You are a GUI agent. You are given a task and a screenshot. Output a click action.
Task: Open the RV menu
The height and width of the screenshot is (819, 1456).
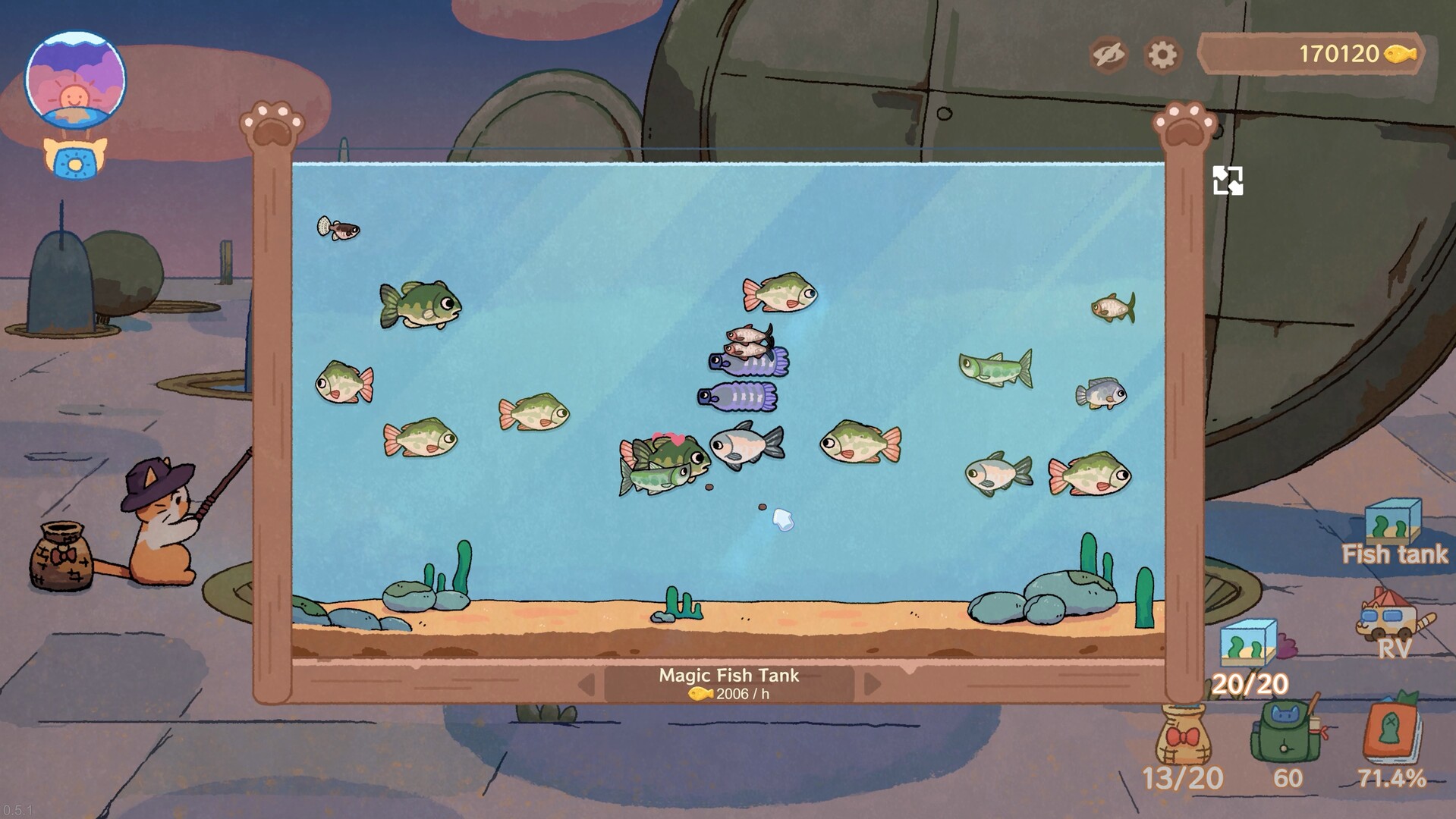[1394, 623]
